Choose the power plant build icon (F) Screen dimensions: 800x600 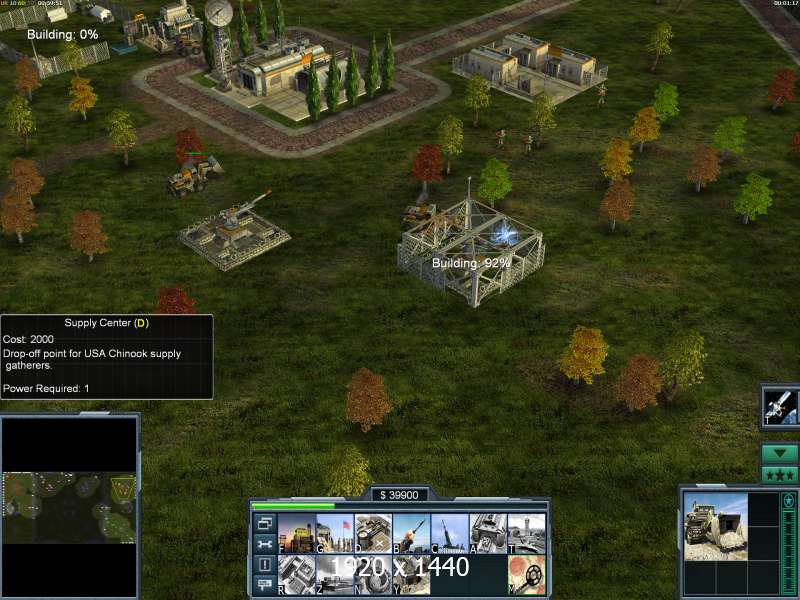[296, 533]
